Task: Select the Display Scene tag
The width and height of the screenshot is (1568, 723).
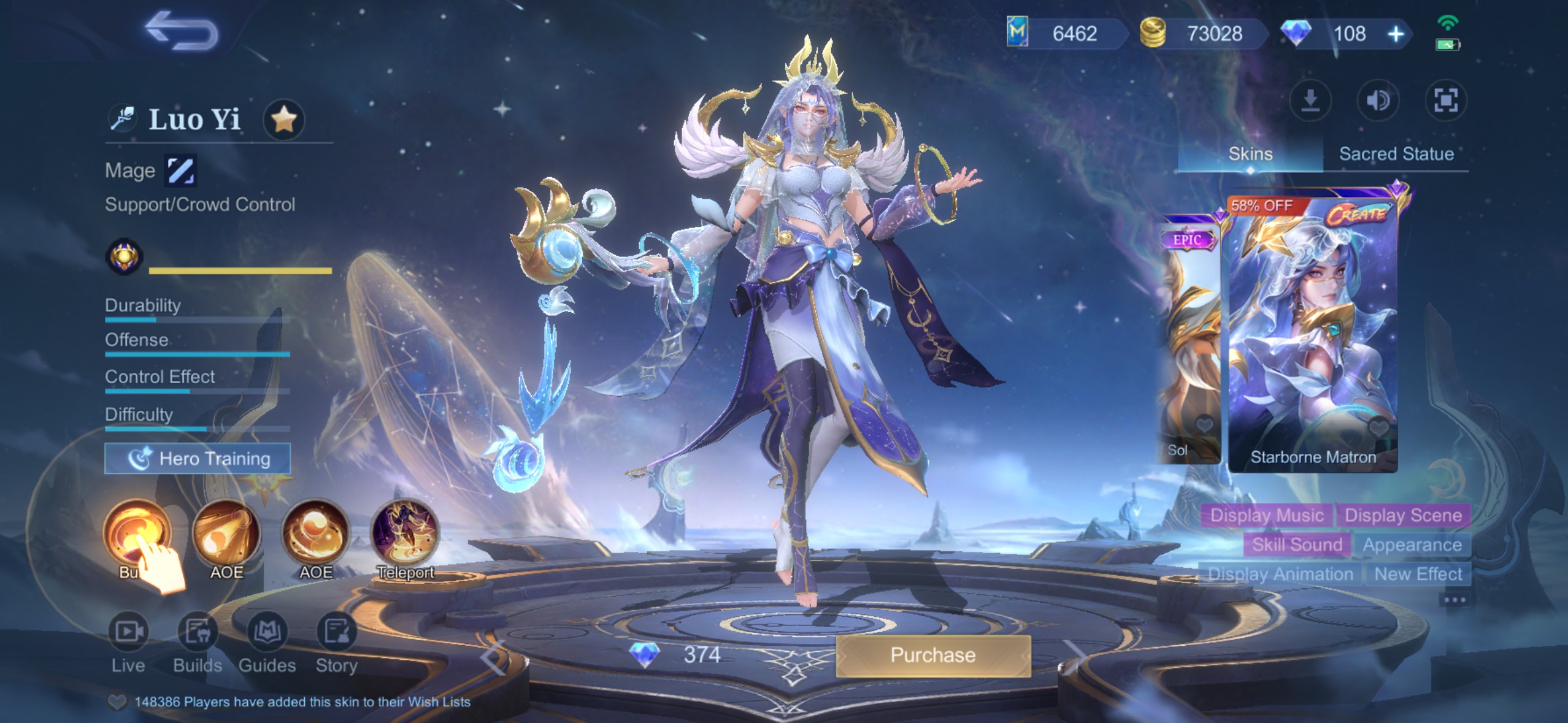Action: pyautogui.click(x=1403, y=515)
